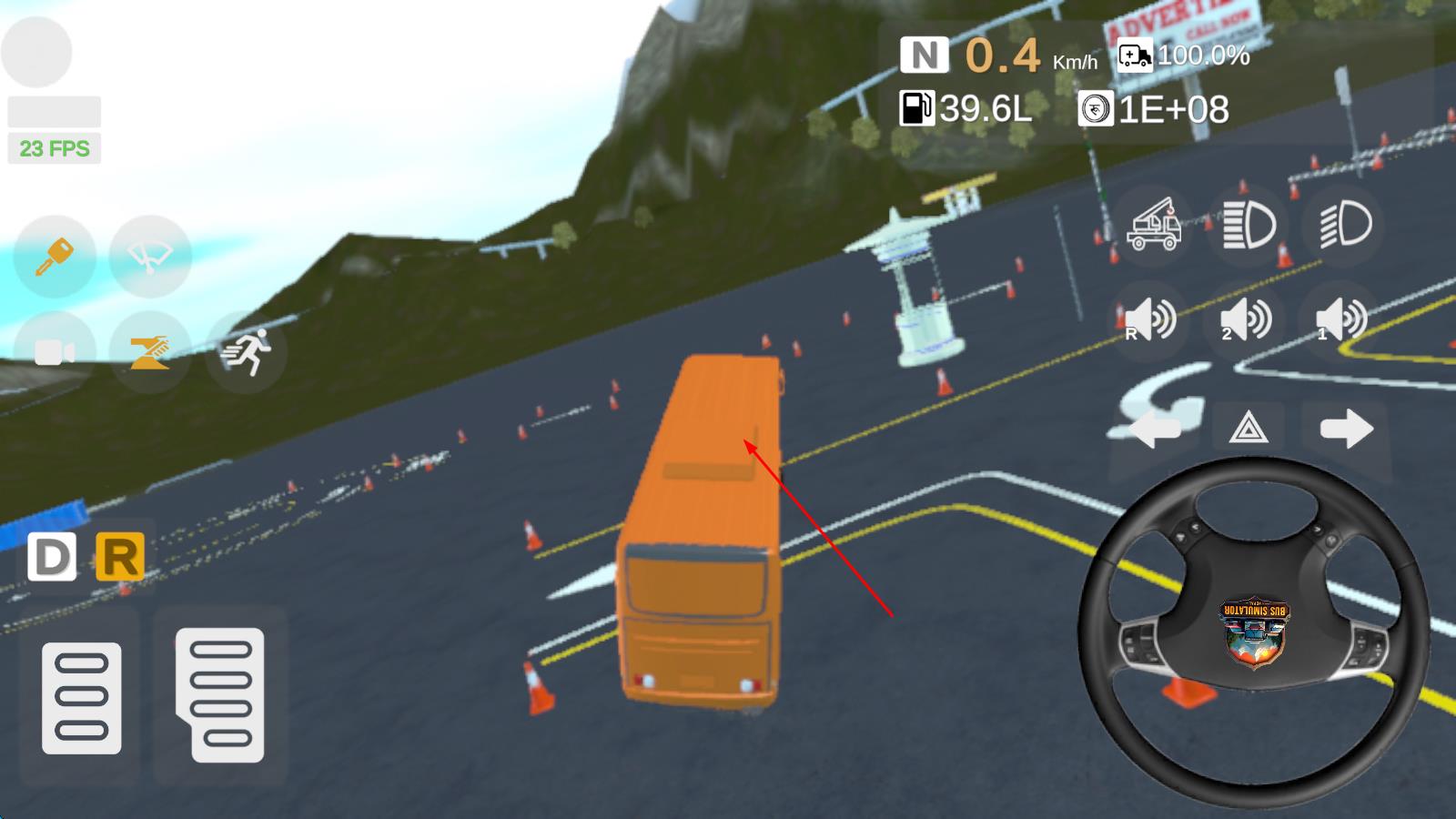Select the Reverse gear R button
The width and height of the screenshot is (1456, 819).
pos(120,557)
